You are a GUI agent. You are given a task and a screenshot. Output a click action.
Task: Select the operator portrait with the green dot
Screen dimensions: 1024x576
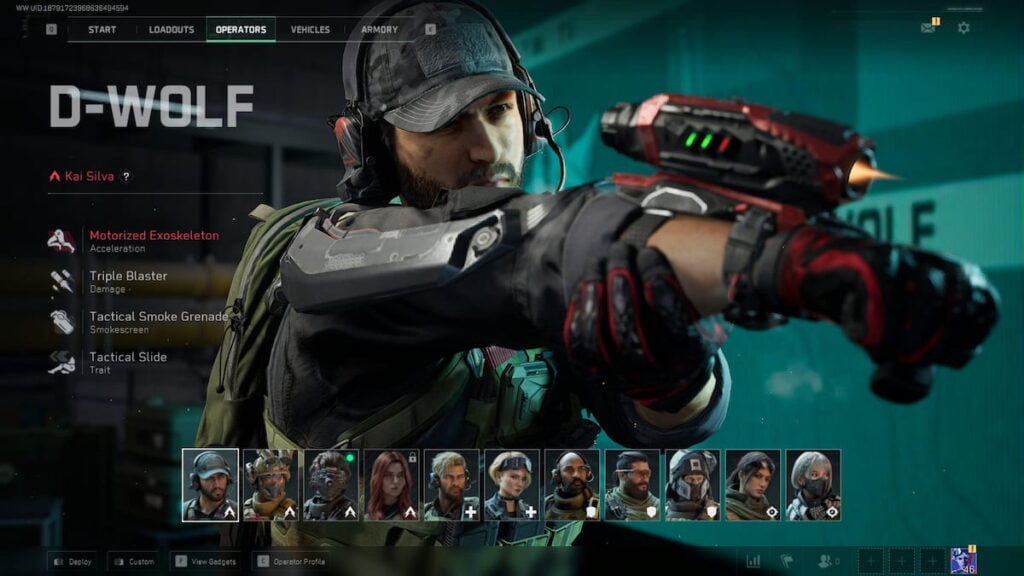pos(331,485)
